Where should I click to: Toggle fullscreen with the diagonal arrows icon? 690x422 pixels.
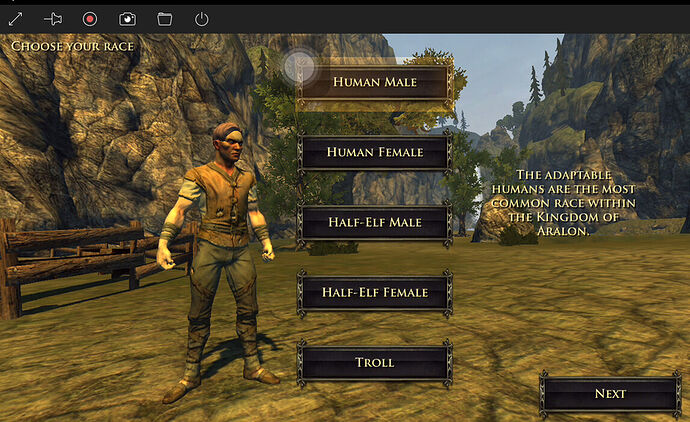coord(15,18)
